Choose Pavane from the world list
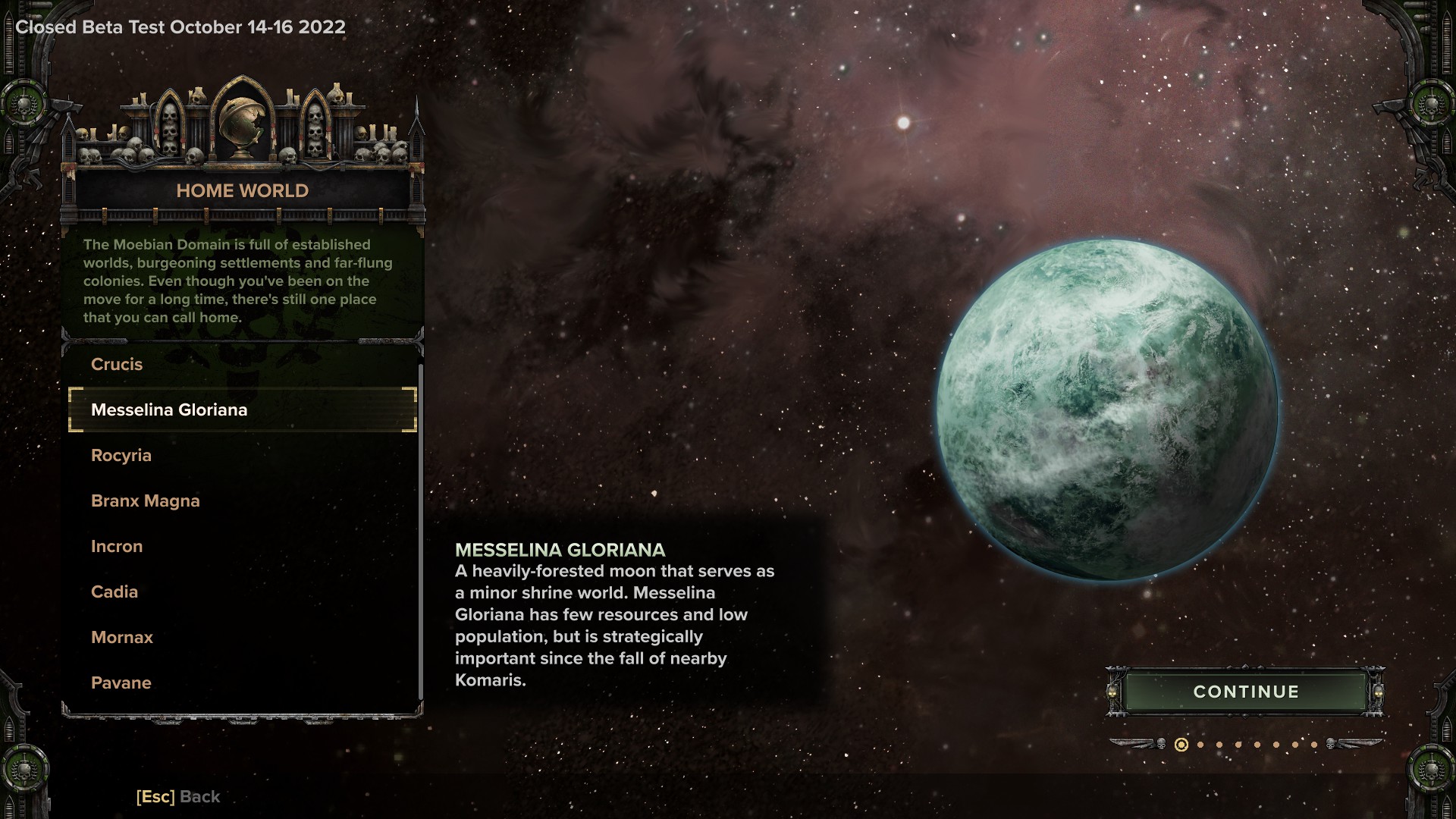Screen dimensions: 1456x819 (121, 683)
